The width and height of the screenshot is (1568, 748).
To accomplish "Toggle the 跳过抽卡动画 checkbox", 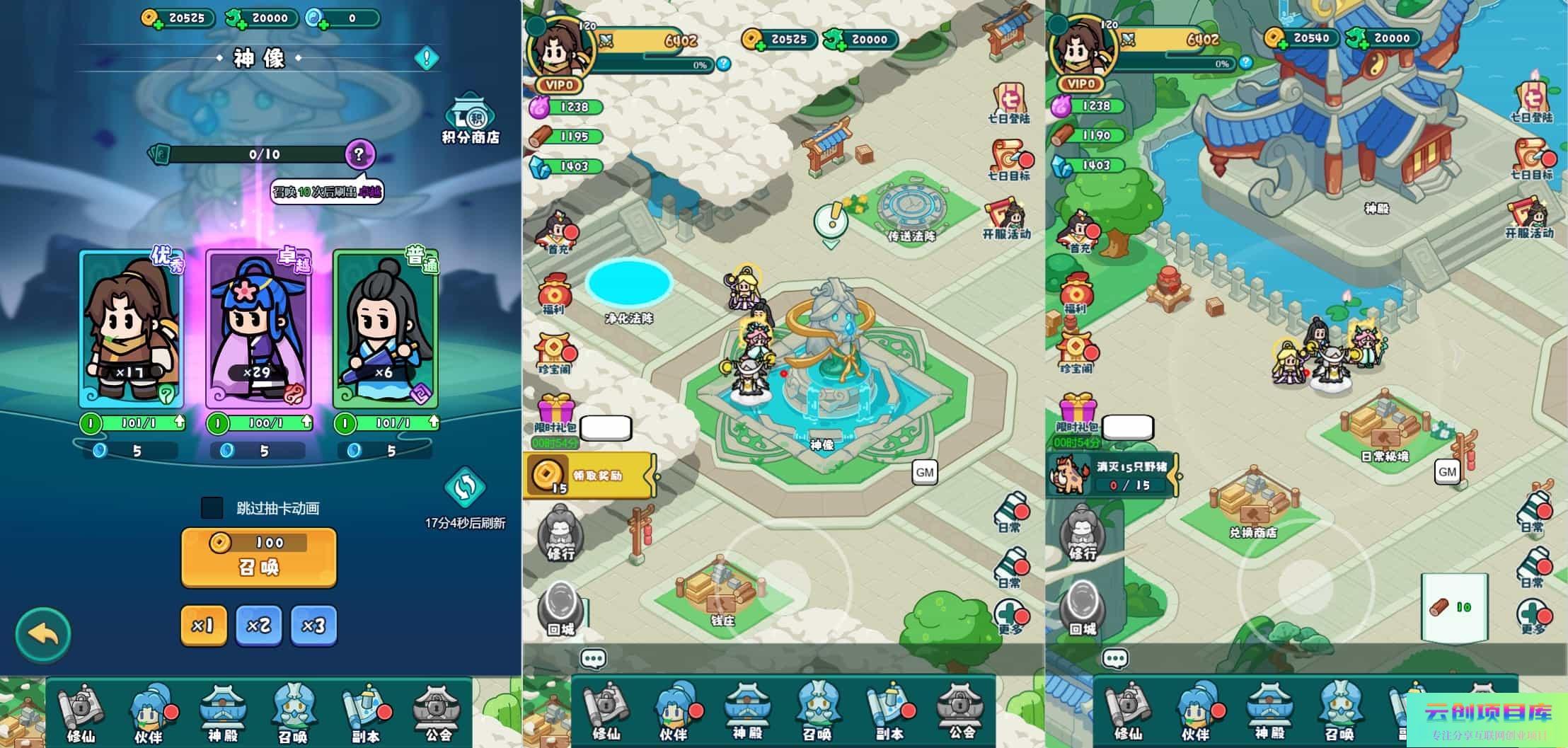I will (212, 507).
